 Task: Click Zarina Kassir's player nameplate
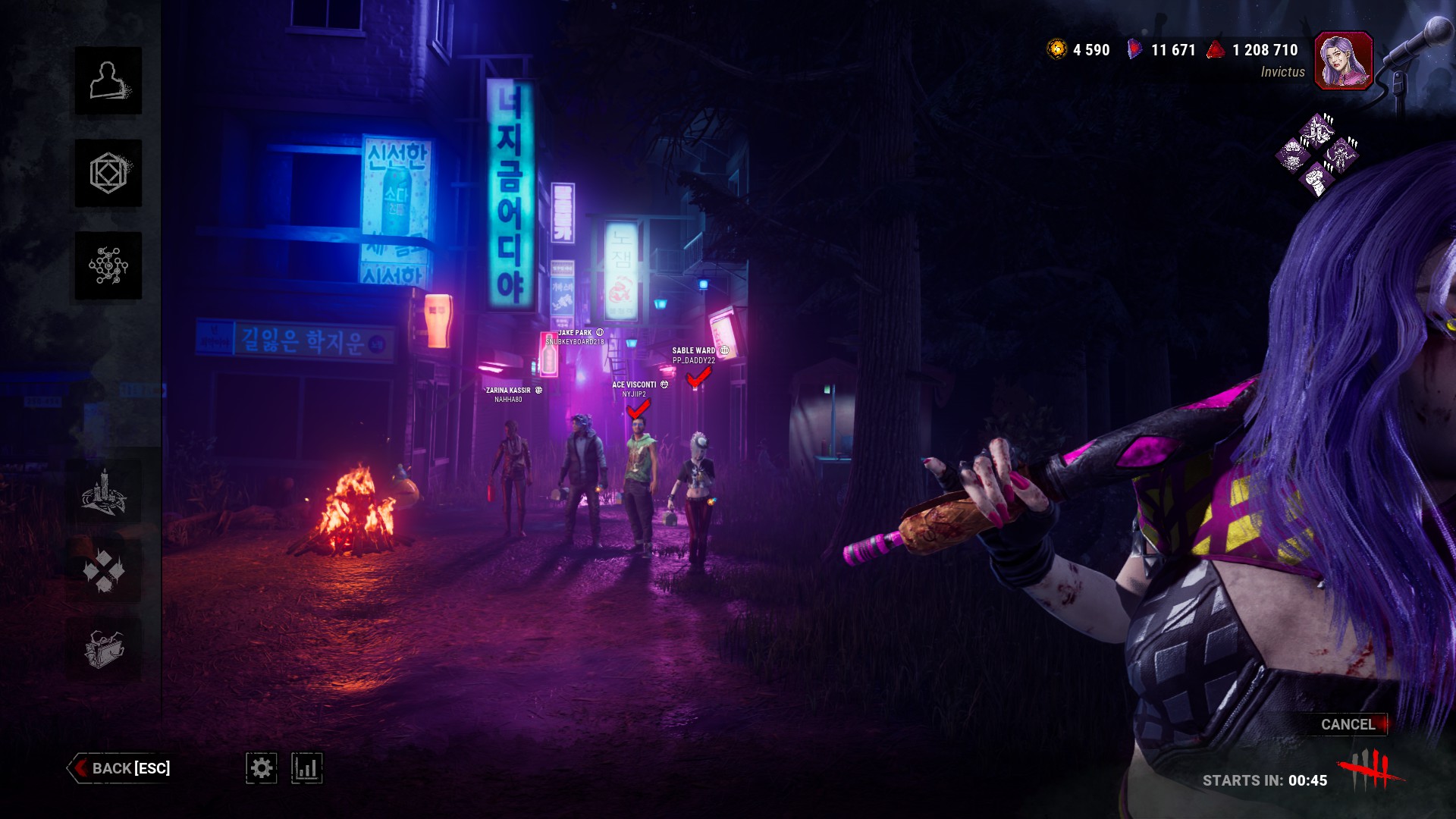(x=509, y=394)
